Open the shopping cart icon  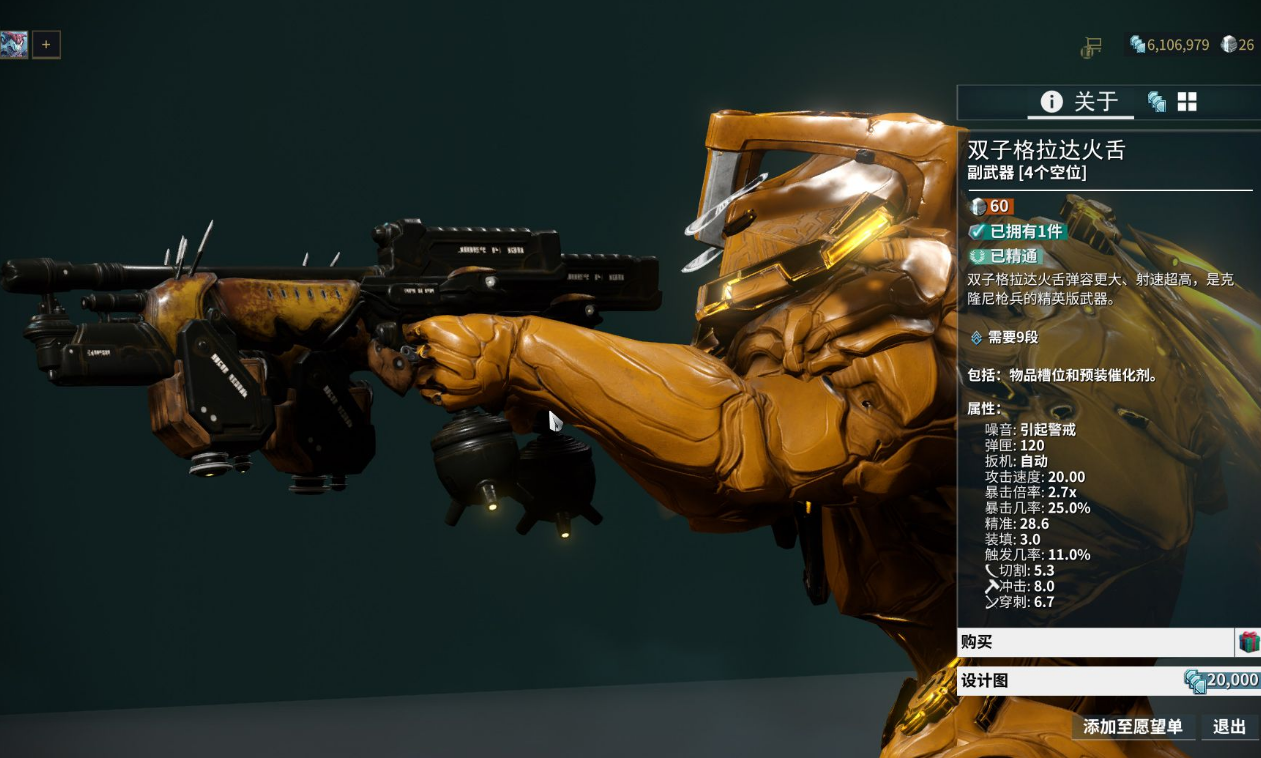1091,46
